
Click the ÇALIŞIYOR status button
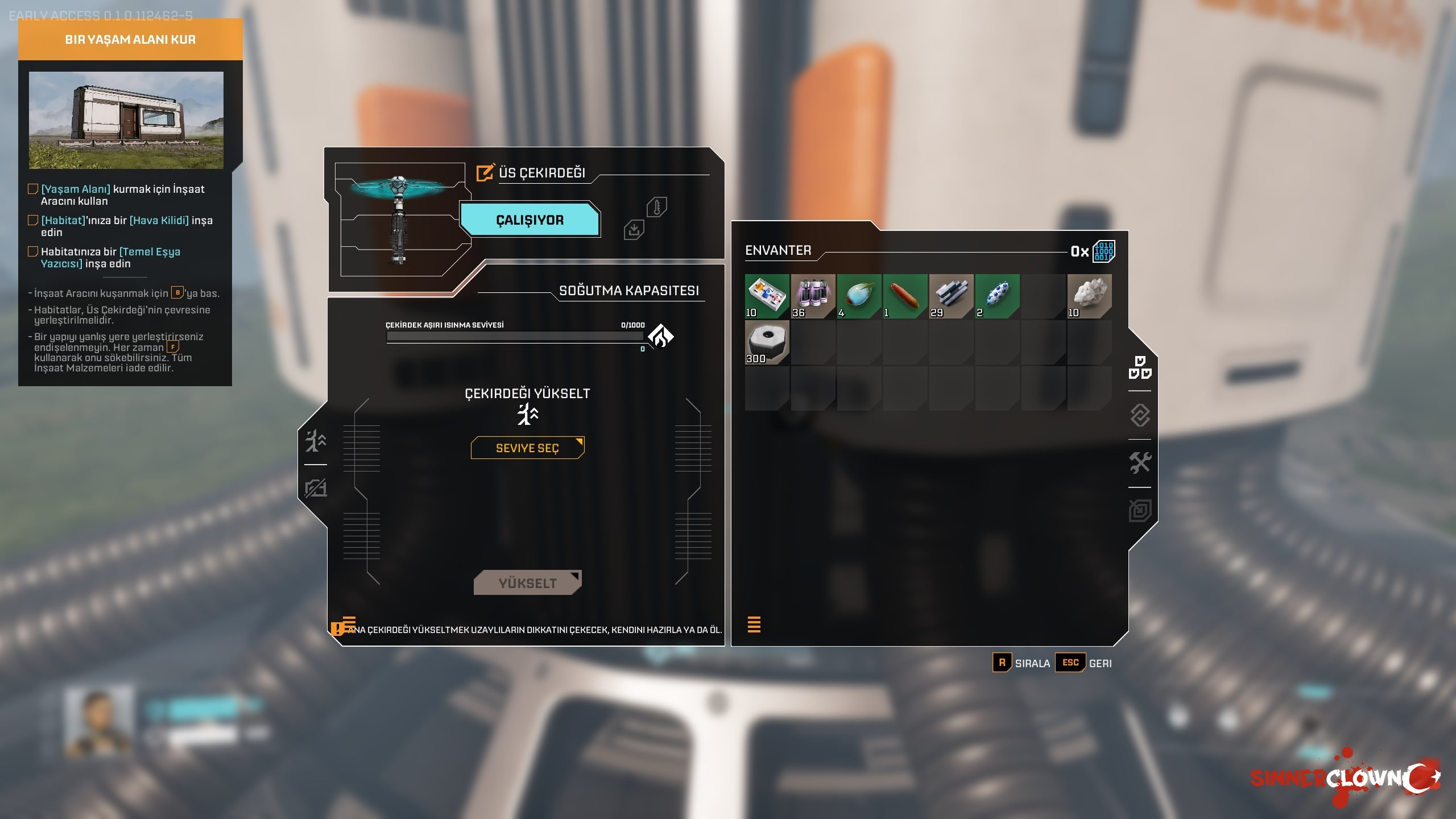click(x=530, y=220)
